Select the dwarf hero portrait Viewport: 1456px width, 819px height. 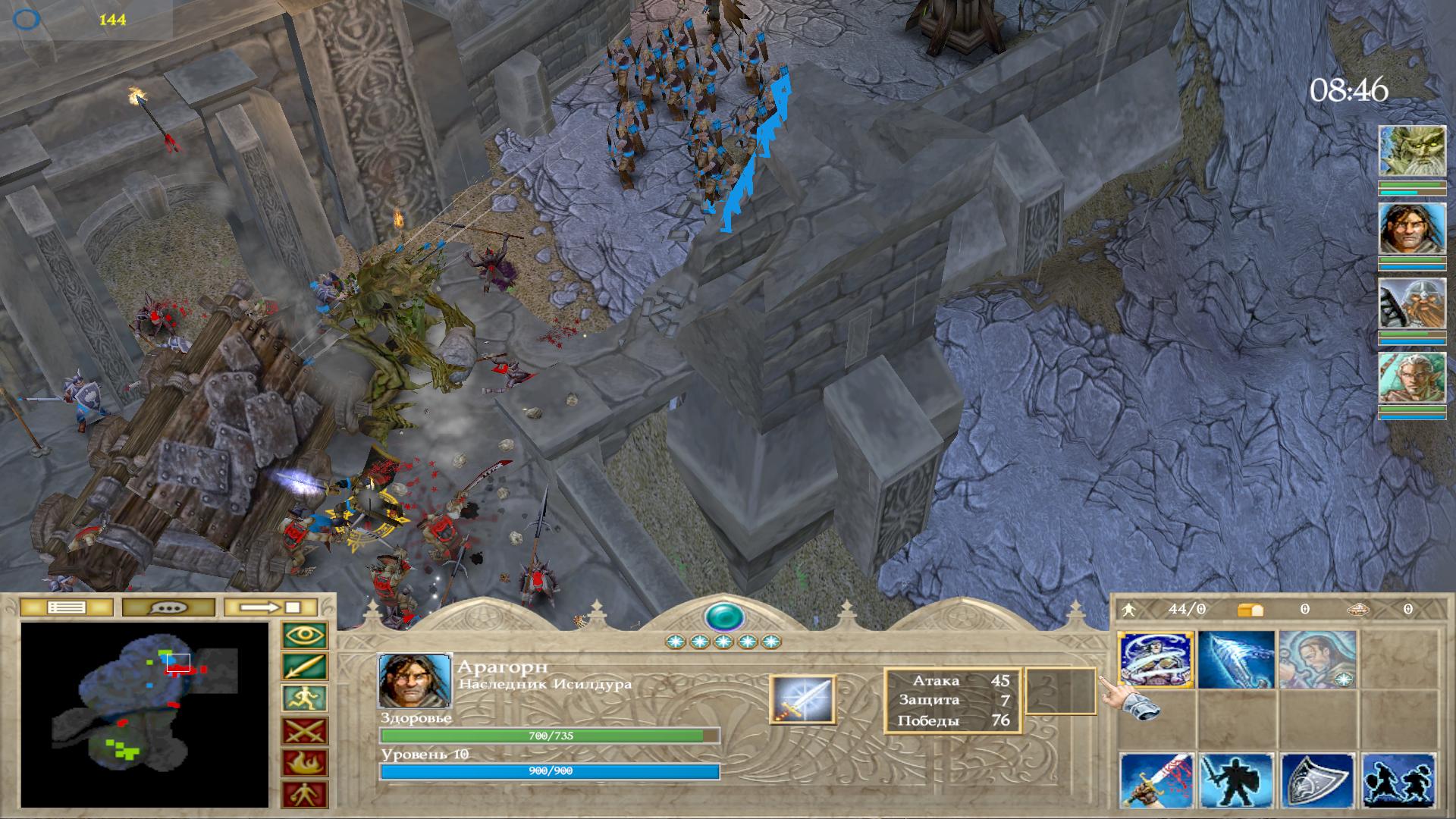tap(1411, 303)
